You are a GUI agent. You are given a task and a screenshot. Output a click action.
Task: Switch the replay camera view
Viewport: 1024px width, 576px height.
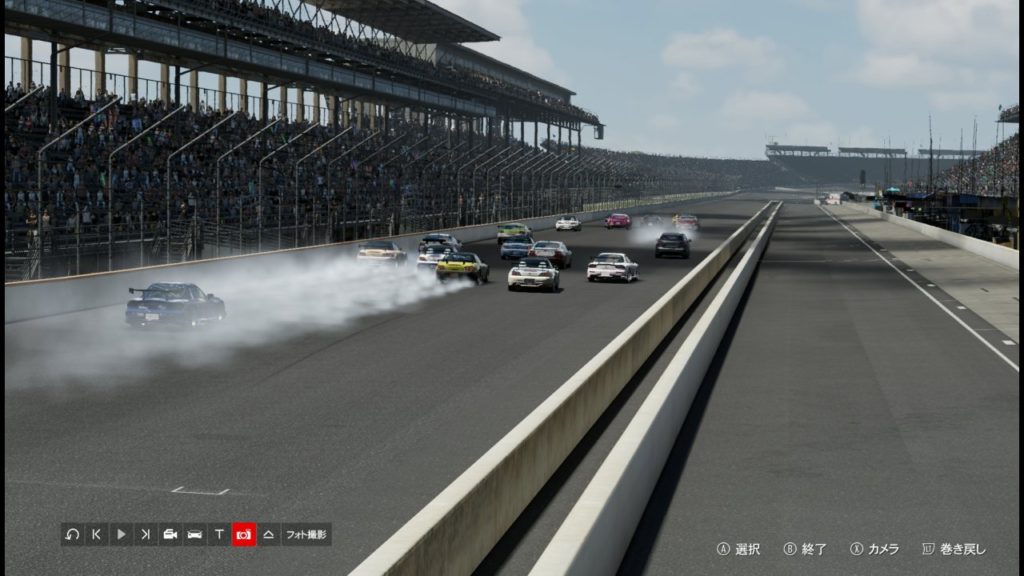coord(170,534)
